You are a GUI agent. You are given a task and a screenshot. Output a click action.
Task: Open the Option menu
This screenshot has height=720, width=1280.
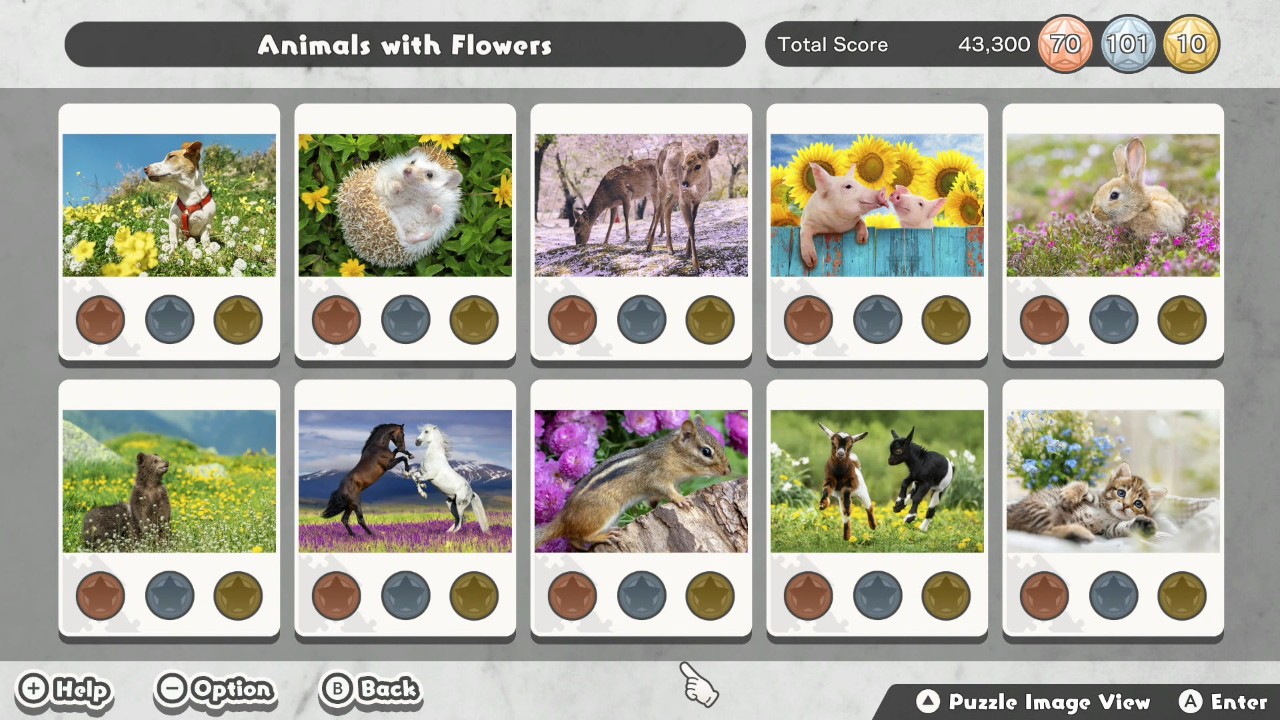[x=214, y=690]
